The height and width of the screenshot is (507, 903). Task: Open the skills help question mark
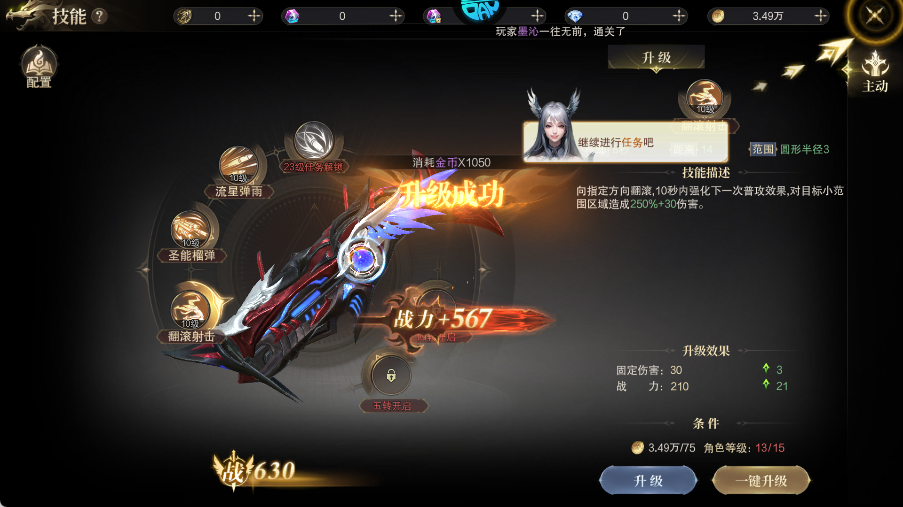tap(99, 16)
